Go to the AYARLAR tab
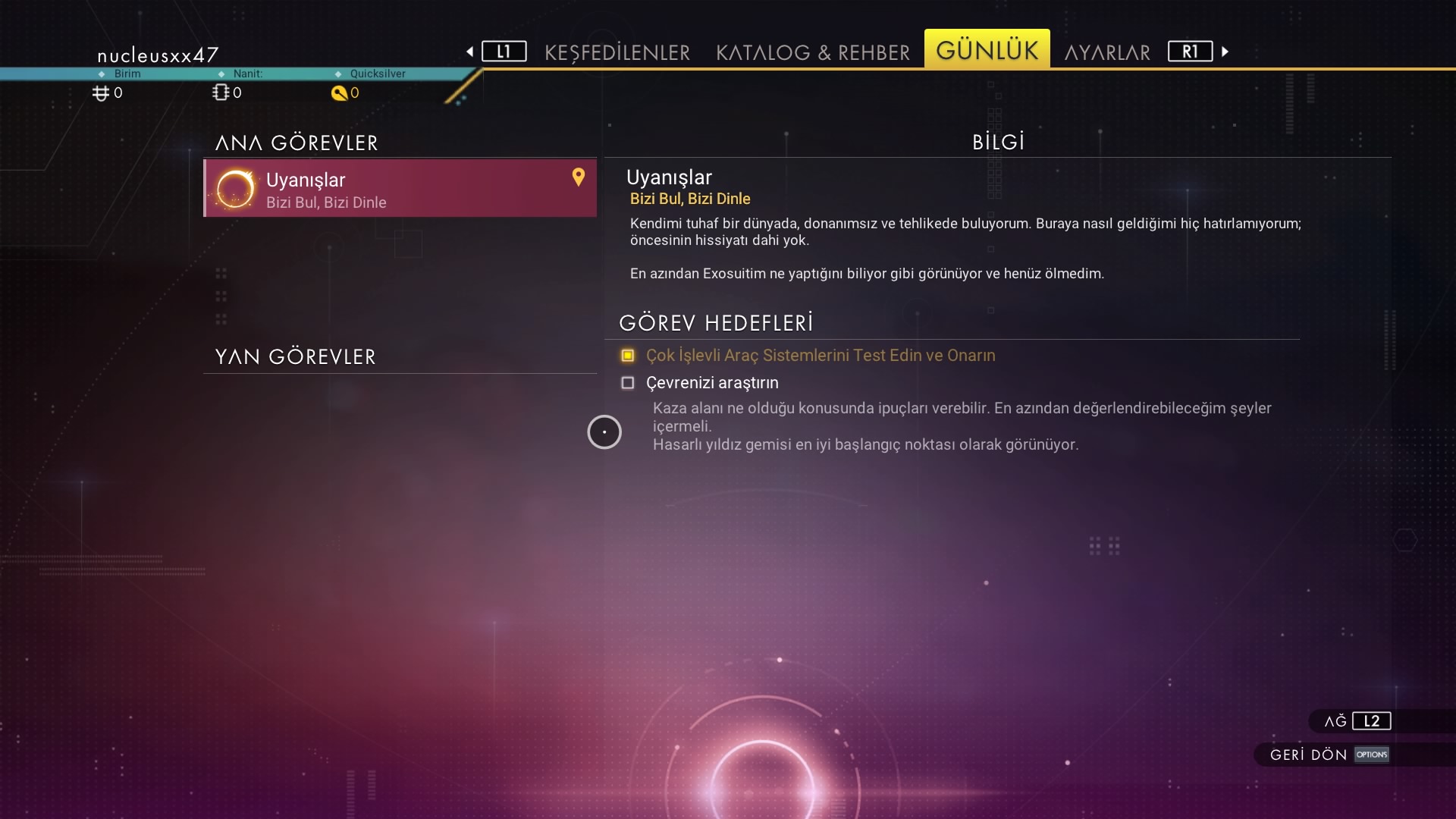1456x819 pixels. click(1107, 52)
